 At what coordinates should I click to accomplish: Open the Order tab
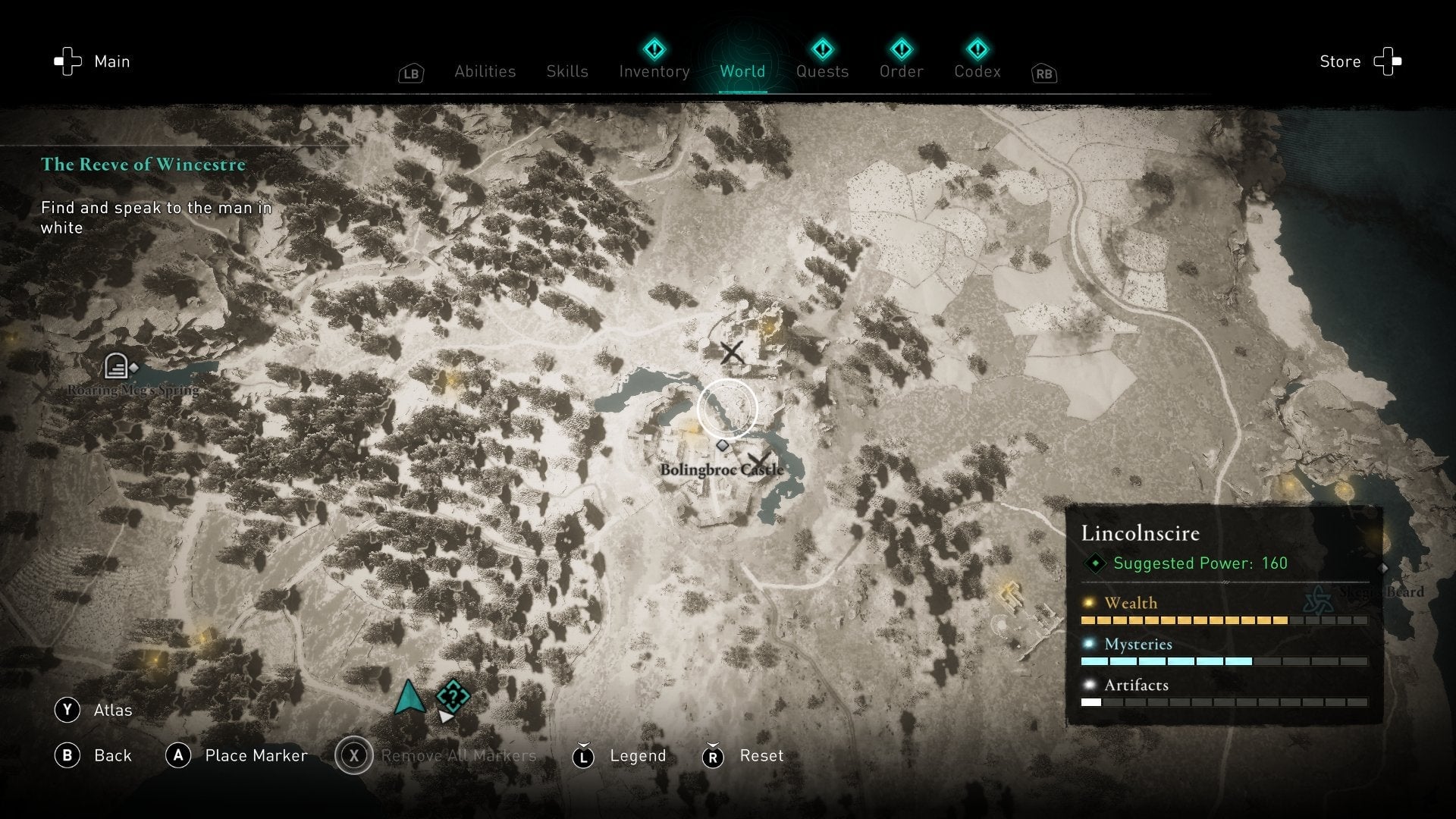901,71
